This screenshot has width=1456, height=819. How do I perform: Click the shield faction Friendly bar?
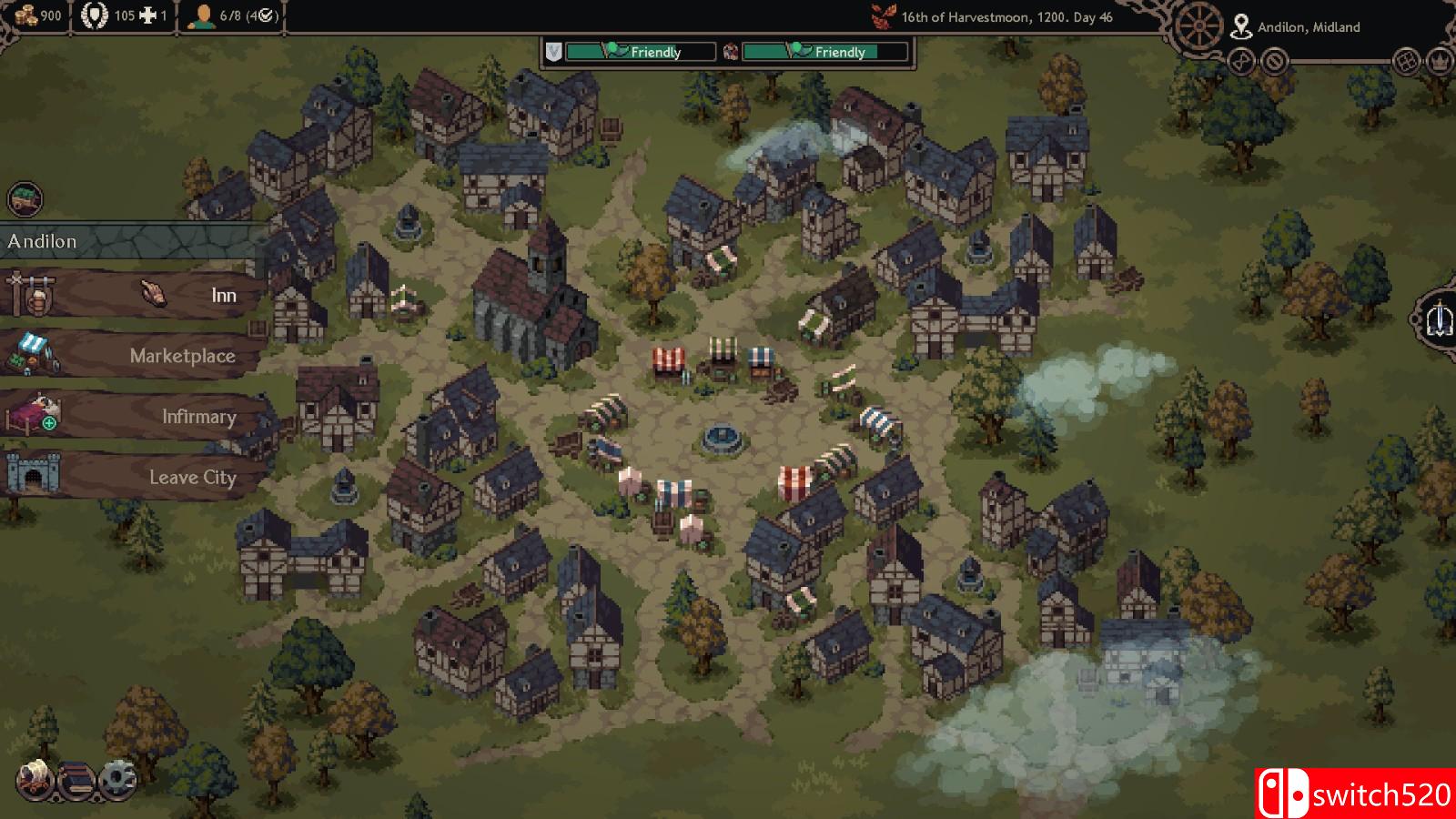point(640,52)
